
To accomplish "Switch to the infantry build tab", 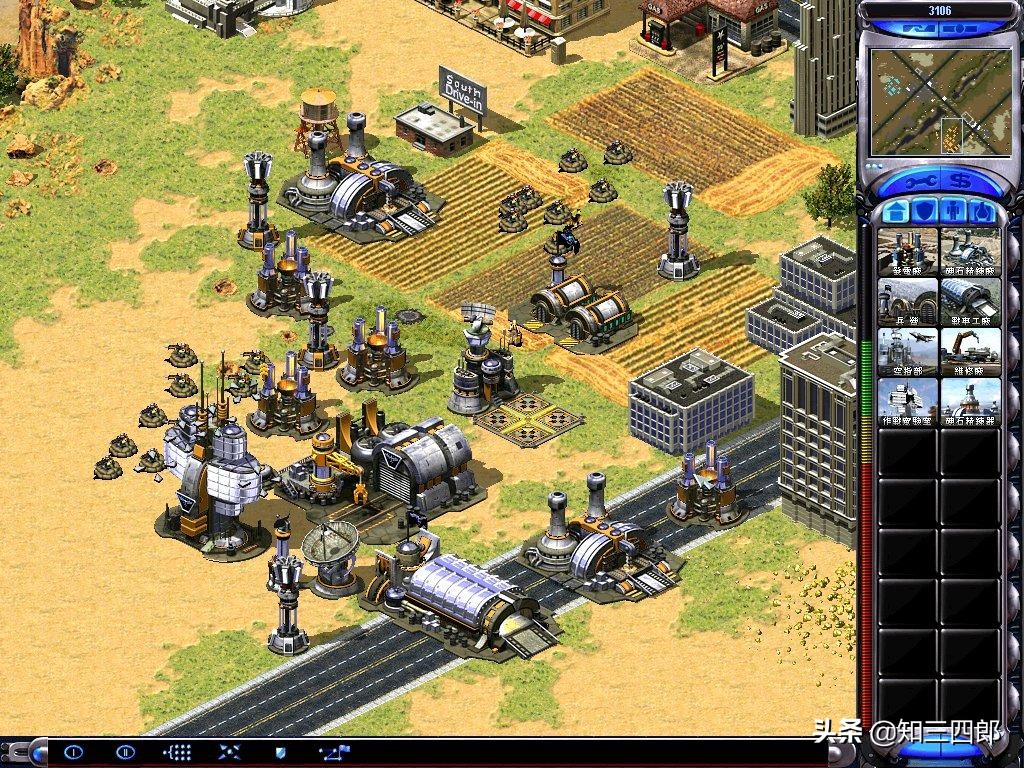I will point(954,212).
